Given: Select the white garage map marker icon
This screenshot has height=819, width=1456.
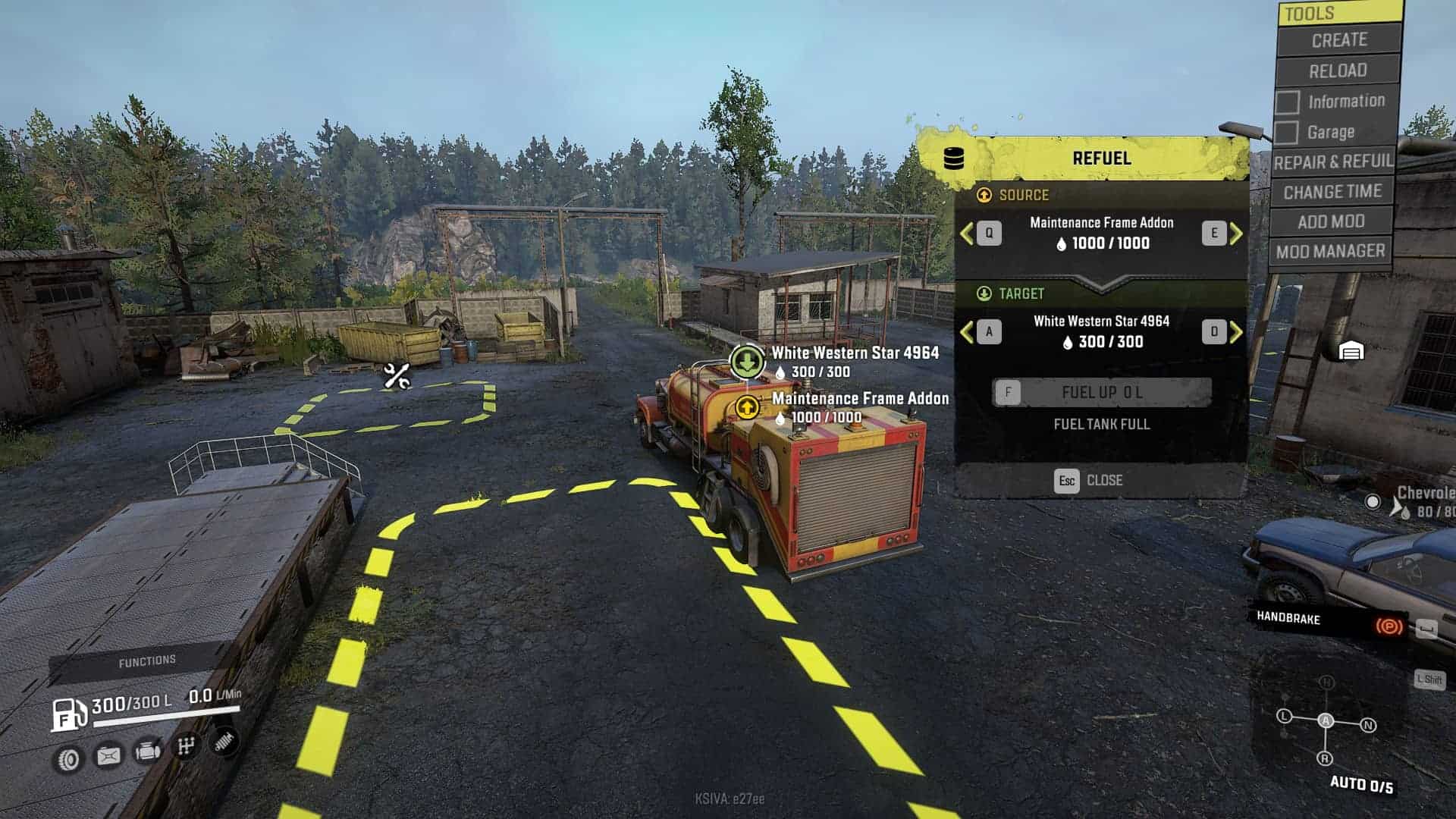Looking at the screenshot, I should (1351, 351).
